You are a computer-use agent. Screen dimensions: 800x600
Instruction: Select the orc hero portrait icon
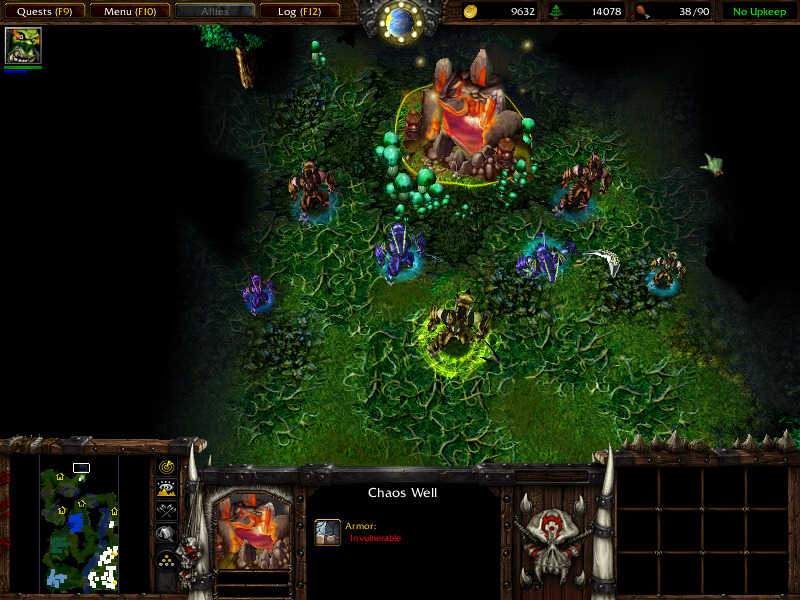pos(22,46)
